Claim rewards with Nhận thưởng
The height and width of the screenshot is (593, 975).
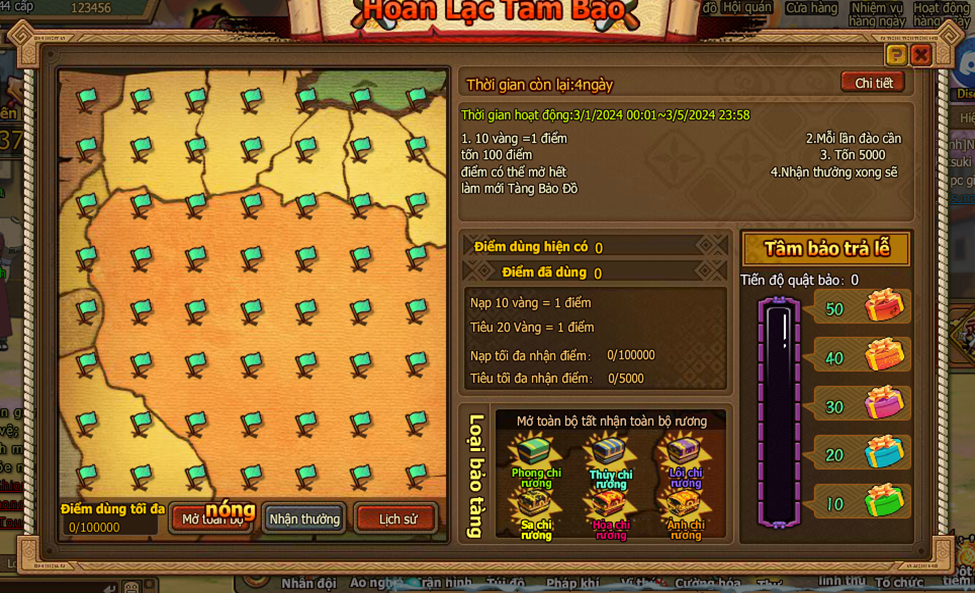pyautogui.click(x=304, y=518)
